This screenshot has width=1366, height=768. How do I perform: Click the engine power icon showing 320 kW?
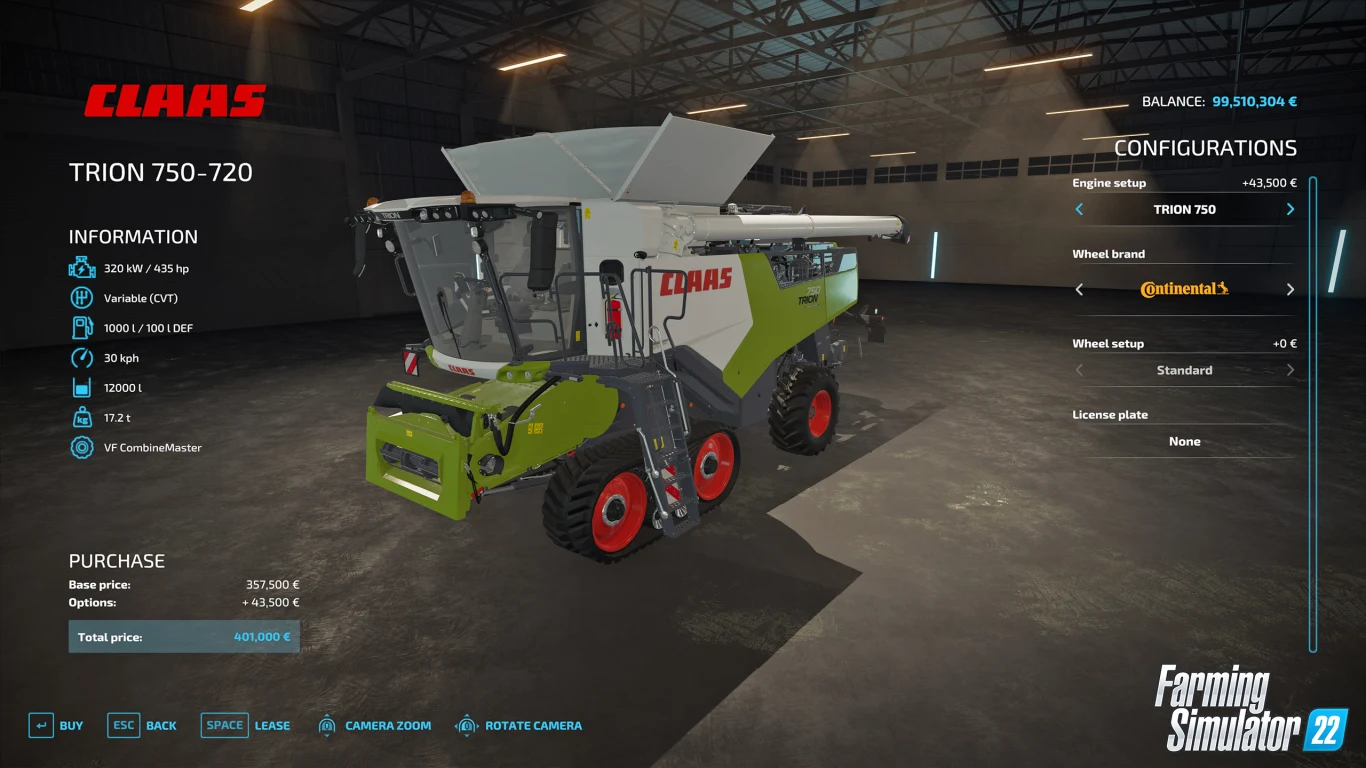pyautogui.click(x=80, y=267)
